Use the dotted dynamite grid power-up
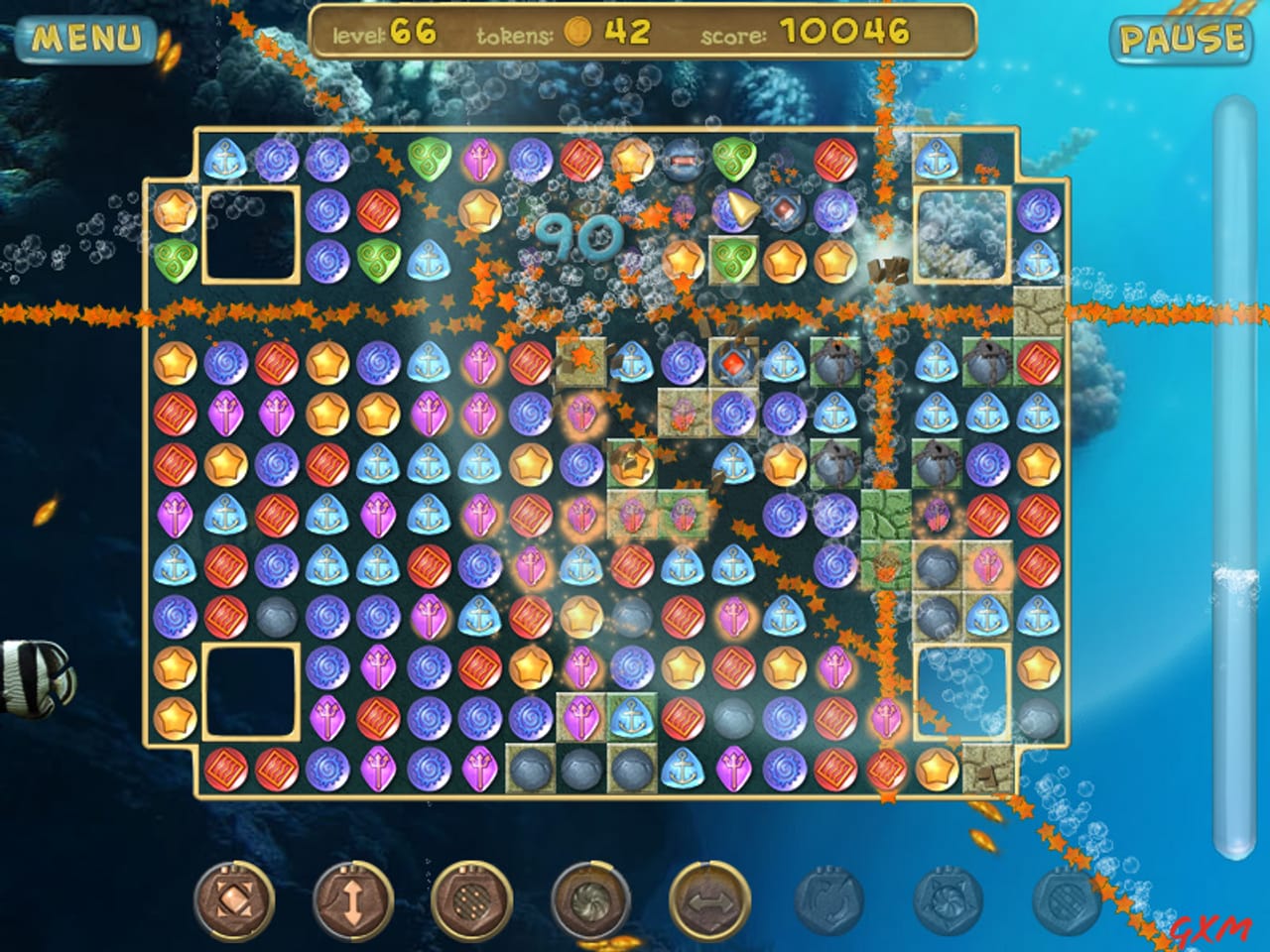The width and height of the screenshot is (1270, 952). [474, 902]
